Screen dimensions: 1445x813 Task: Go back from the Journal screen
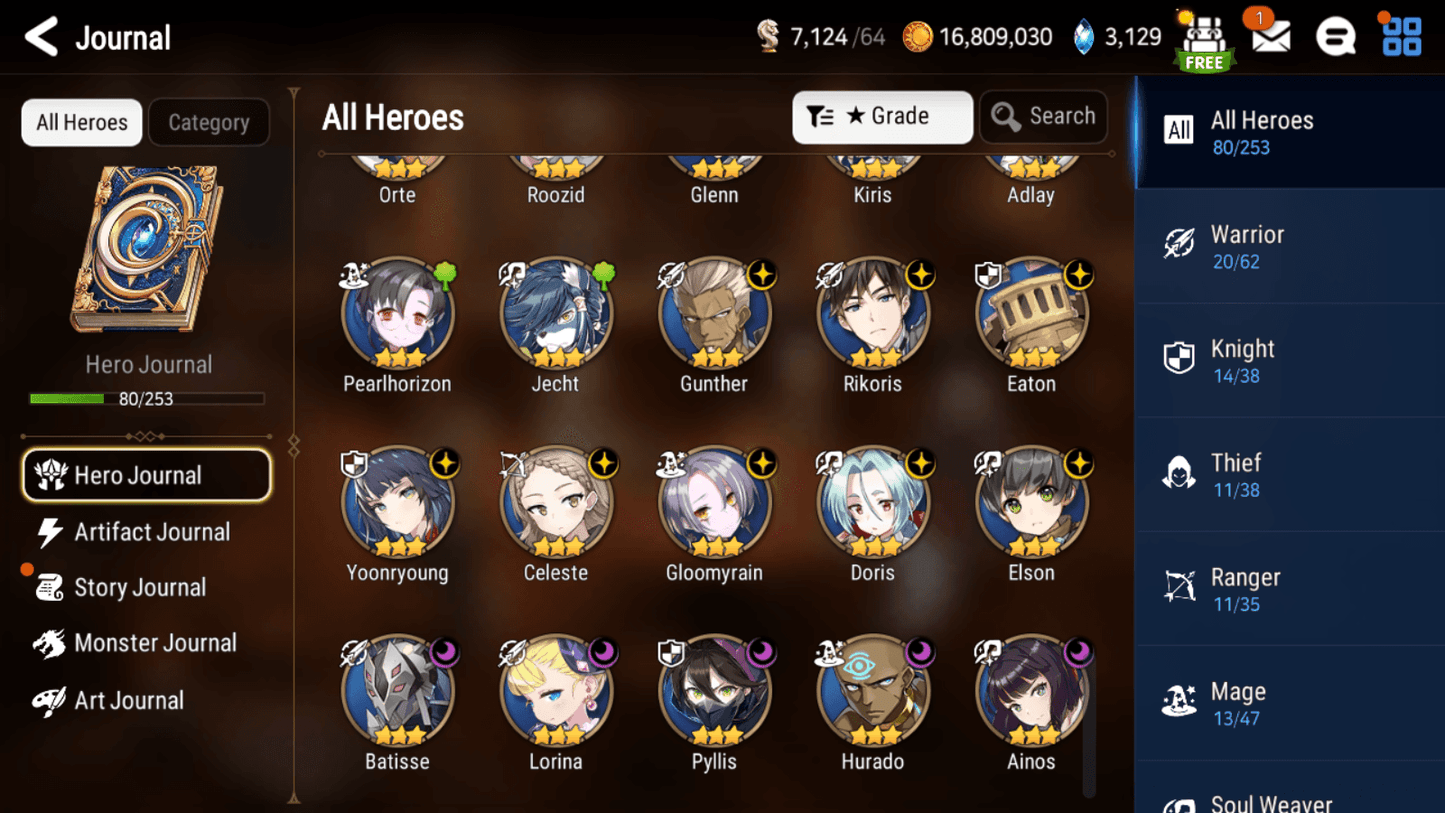pyautogui.click(x=41, y=38)
